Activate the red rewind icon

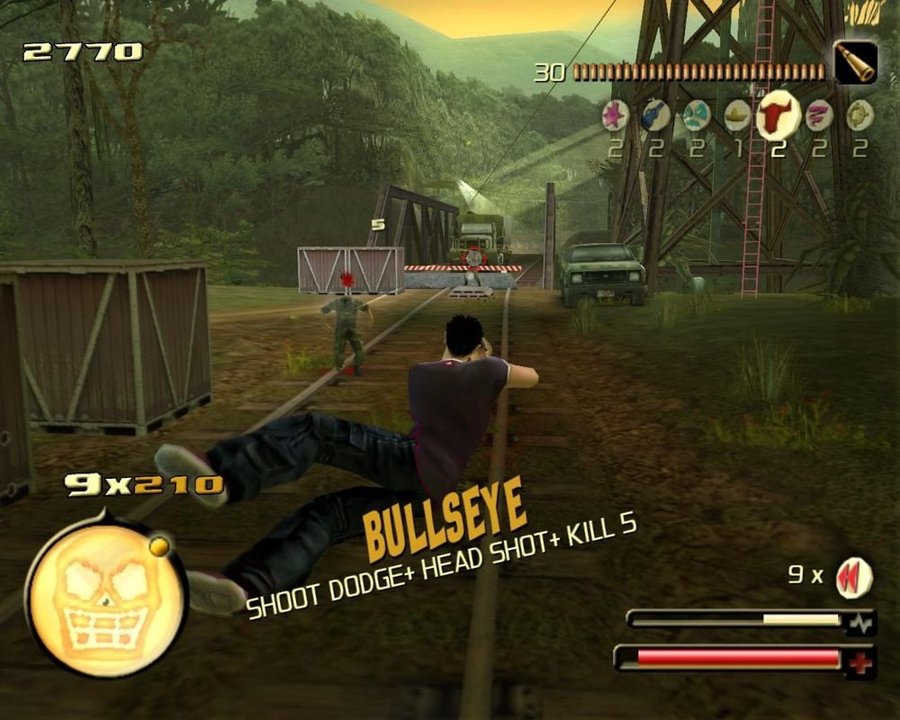(x=855, y=577)
